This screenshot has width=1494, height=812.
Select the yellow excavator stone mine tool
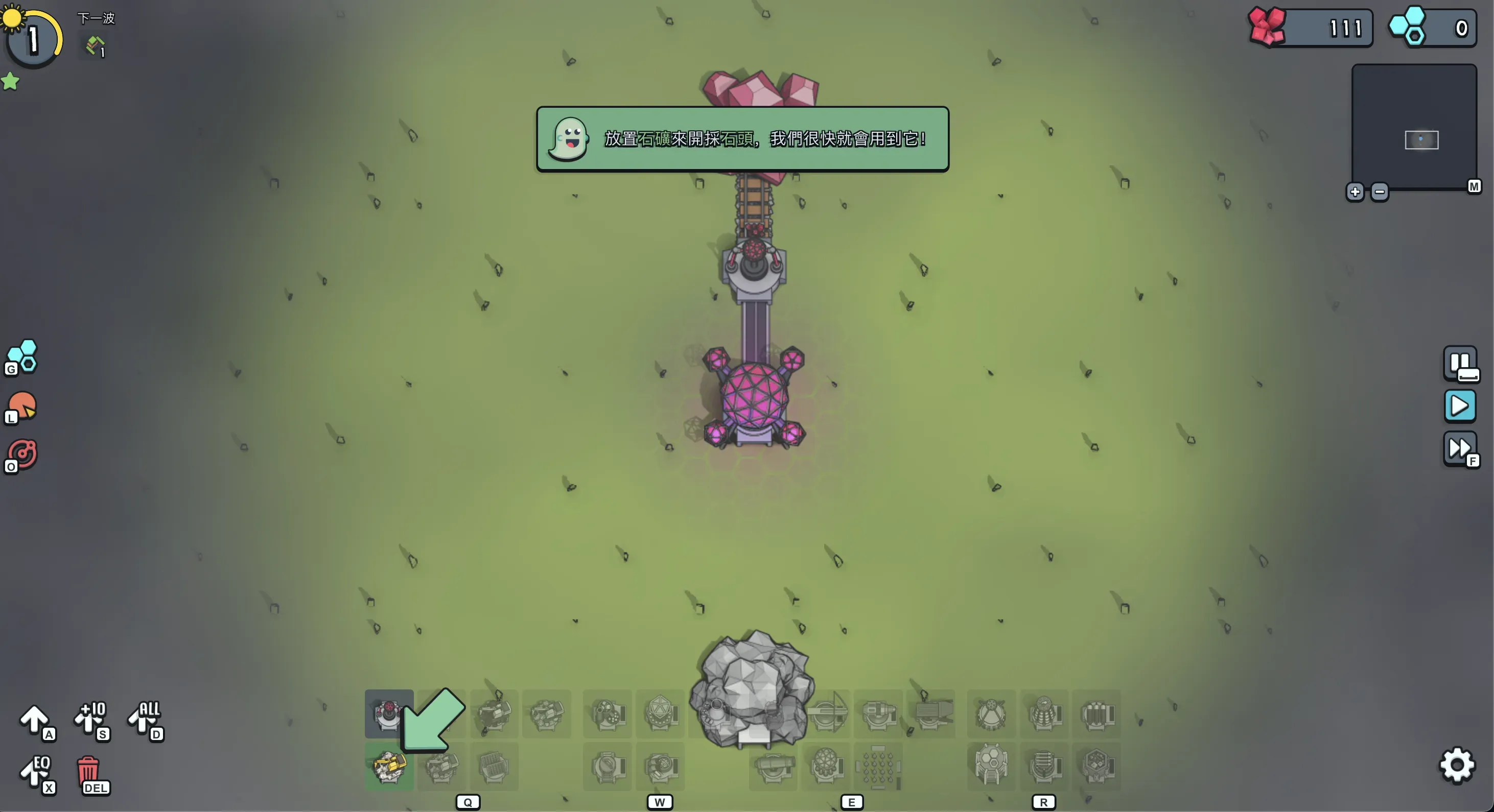pyautogui.click(x=389, y=768)
